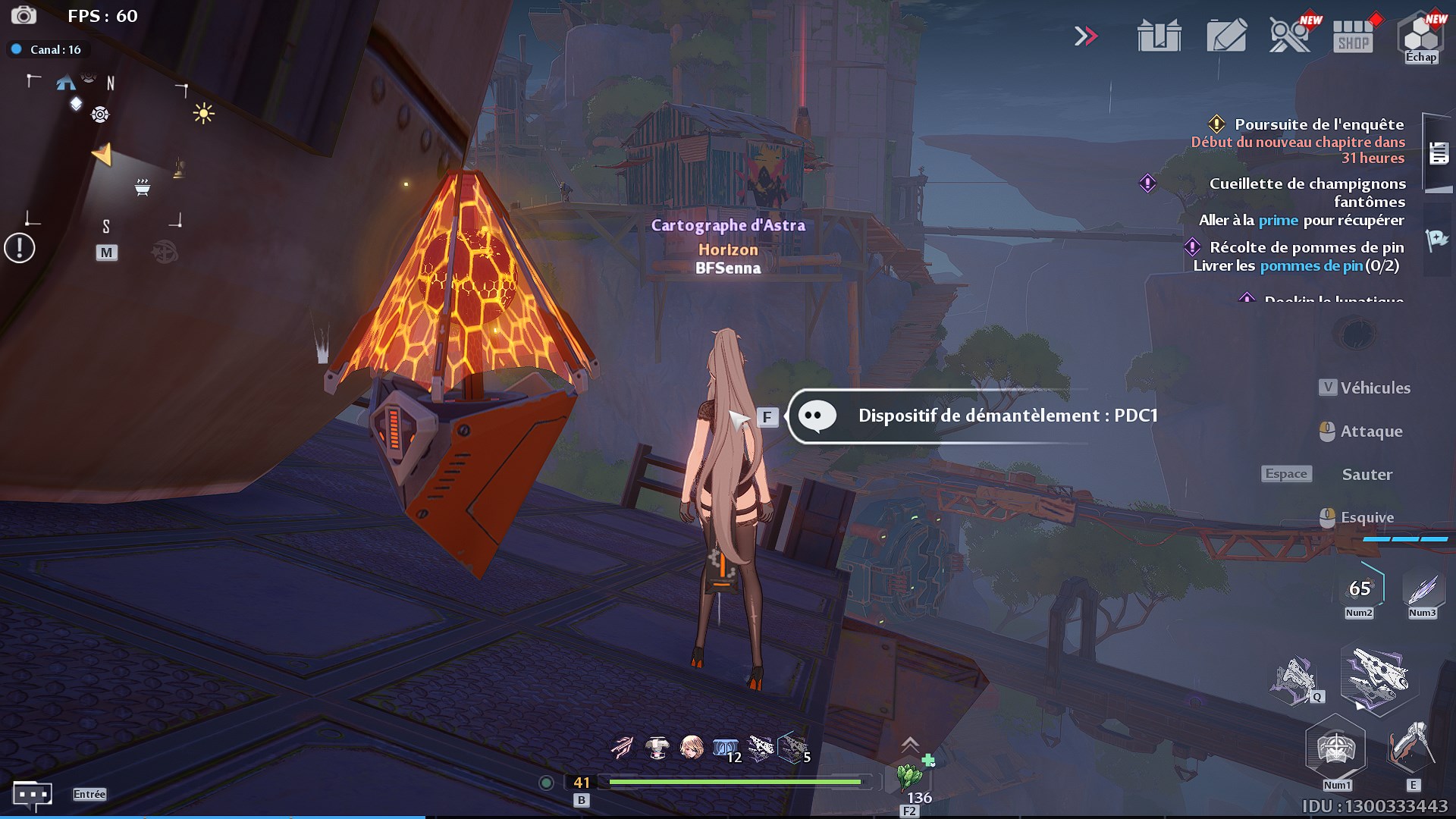
Task: Click the blue prime link in the quest text
Action: (x=1278, y=220)
